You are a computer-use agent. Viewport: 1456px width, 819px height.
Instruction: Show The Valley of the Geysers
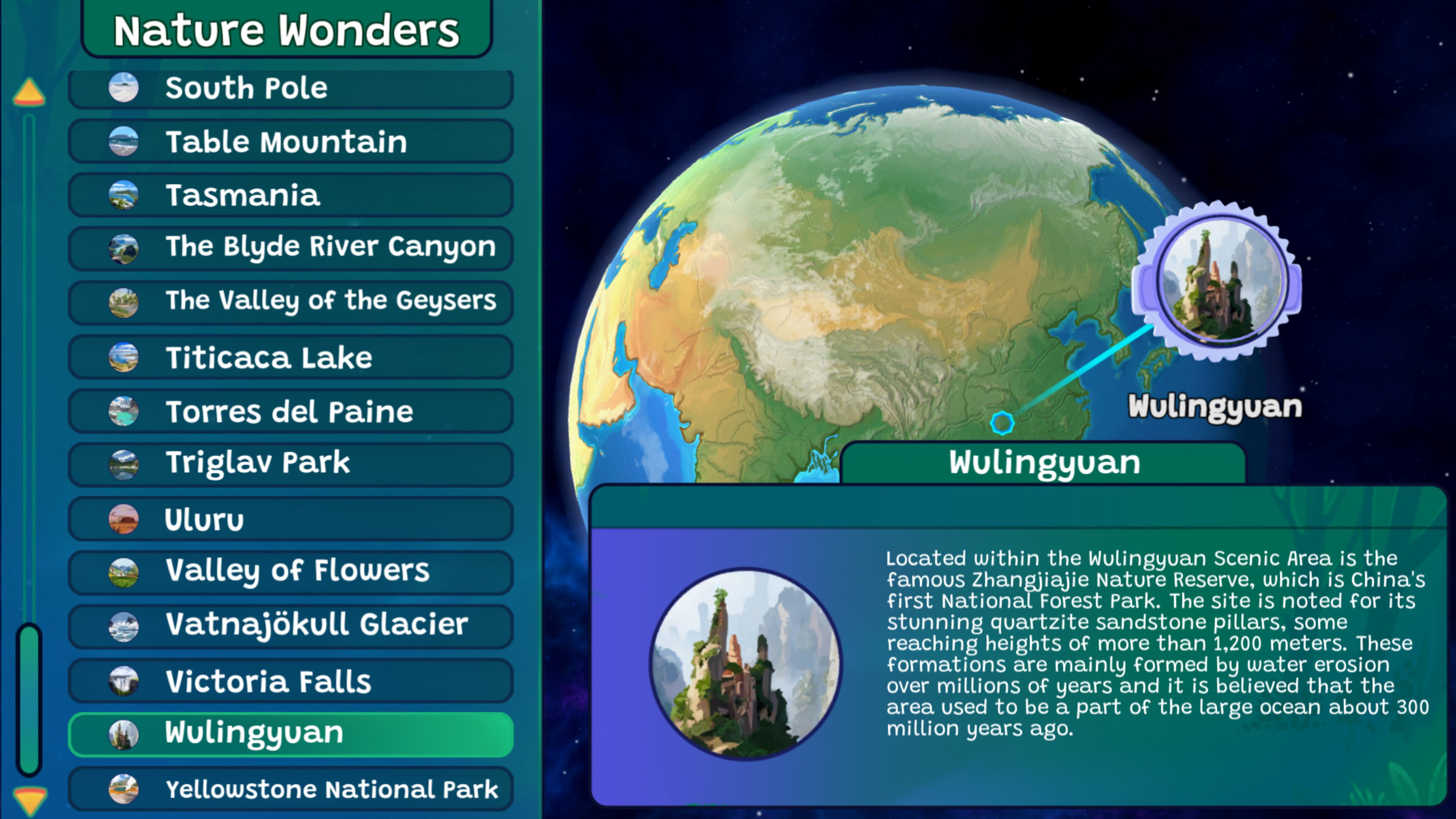click(290, 301)
